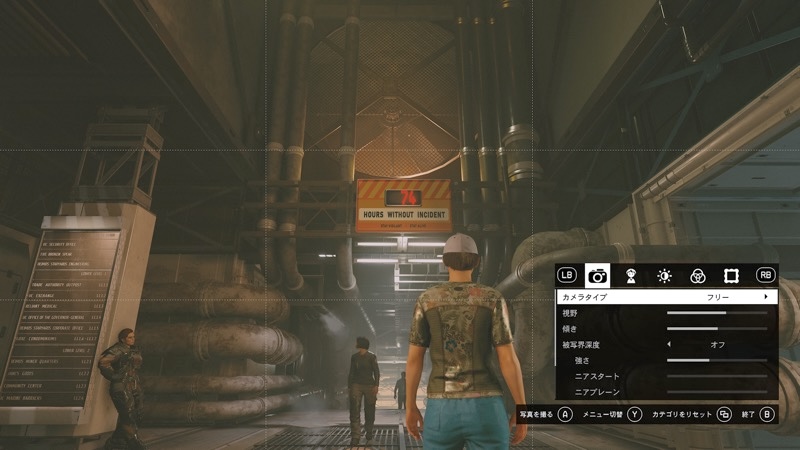800x450 pixels.
Task: Adjust the 傾き tilt slider
Action: point(716,328)
